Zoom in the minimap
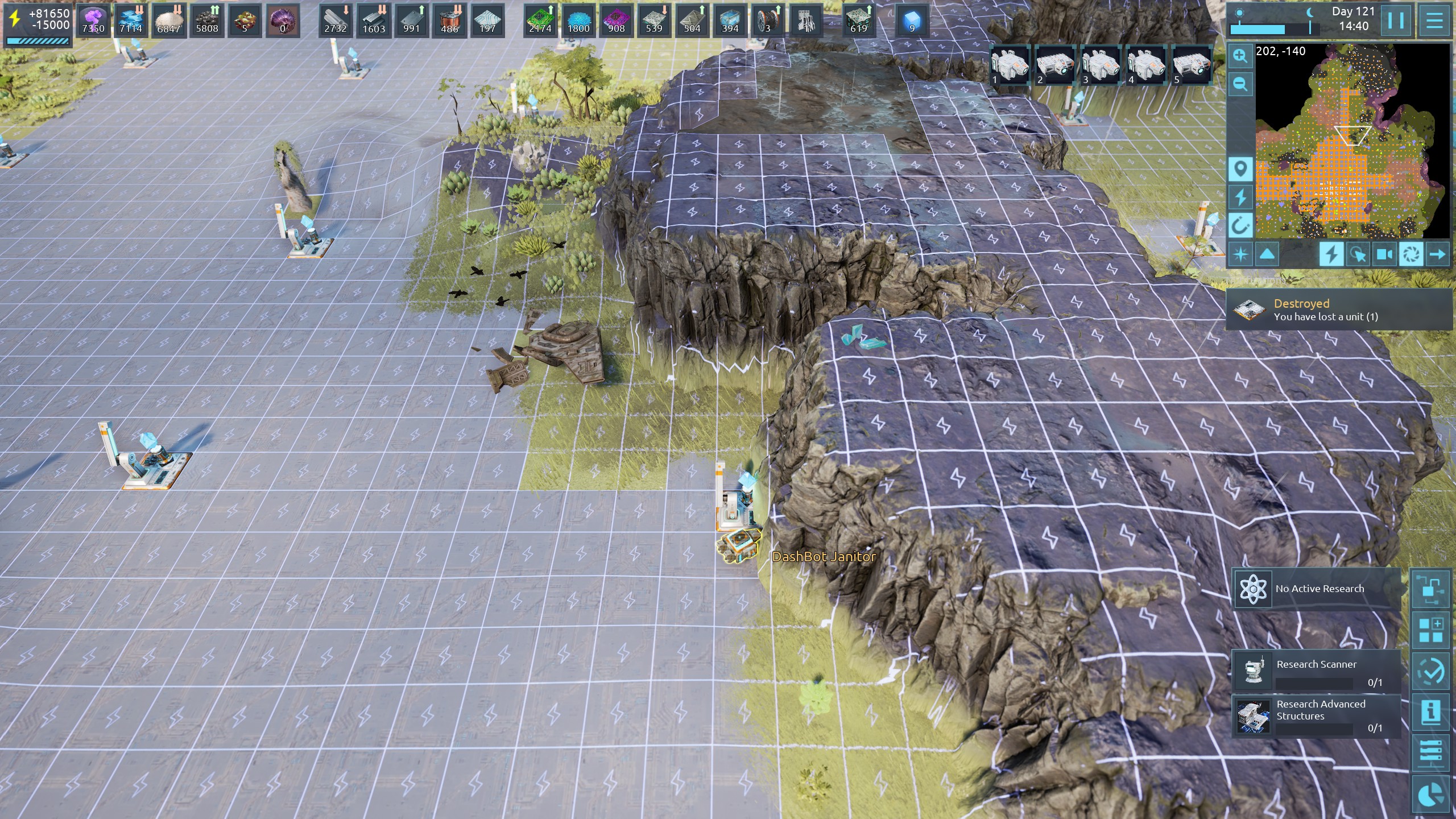The image size is (1456, 819). point(1240,56)
